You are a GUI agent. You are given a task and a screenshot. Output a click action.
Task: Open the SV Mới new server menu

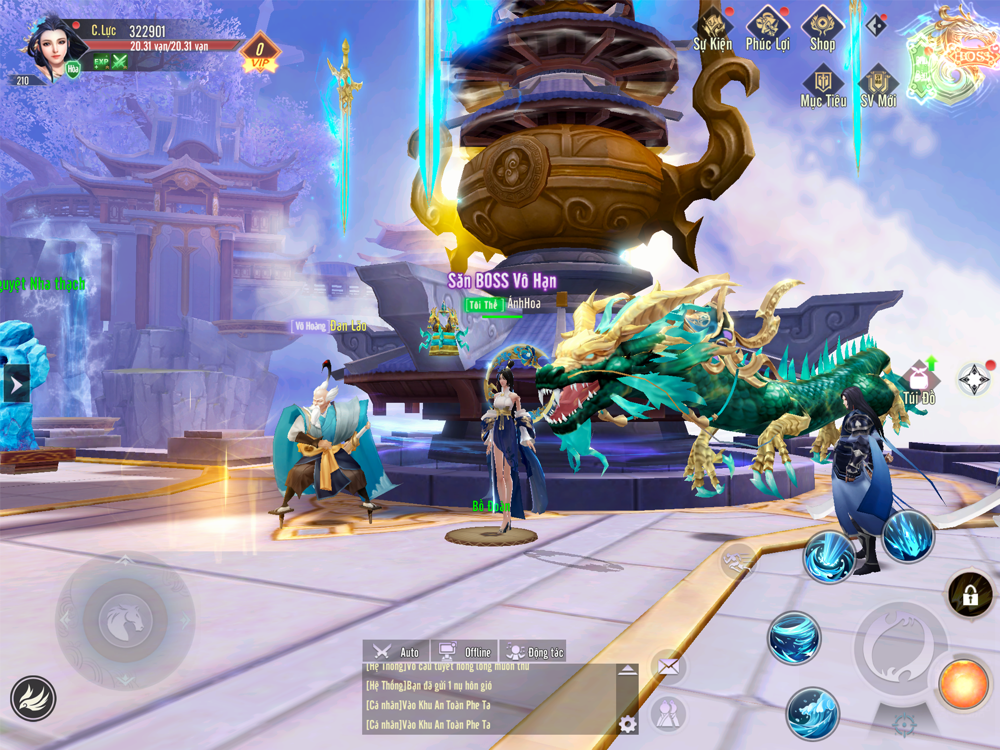pyautogui.click(x=878, y=85)
